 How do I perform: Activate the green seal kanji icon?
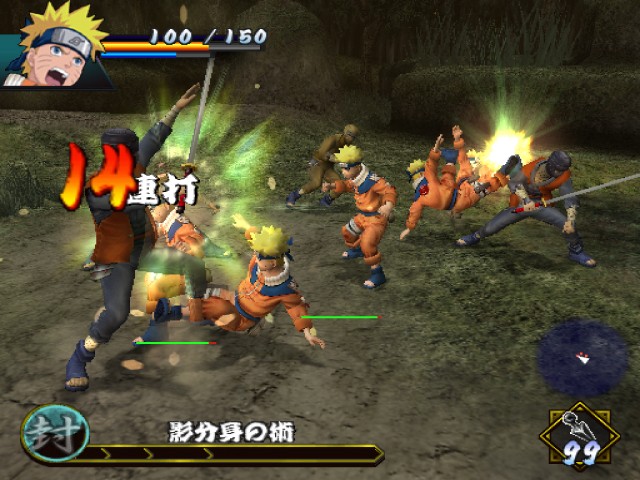tap(55, 433)
